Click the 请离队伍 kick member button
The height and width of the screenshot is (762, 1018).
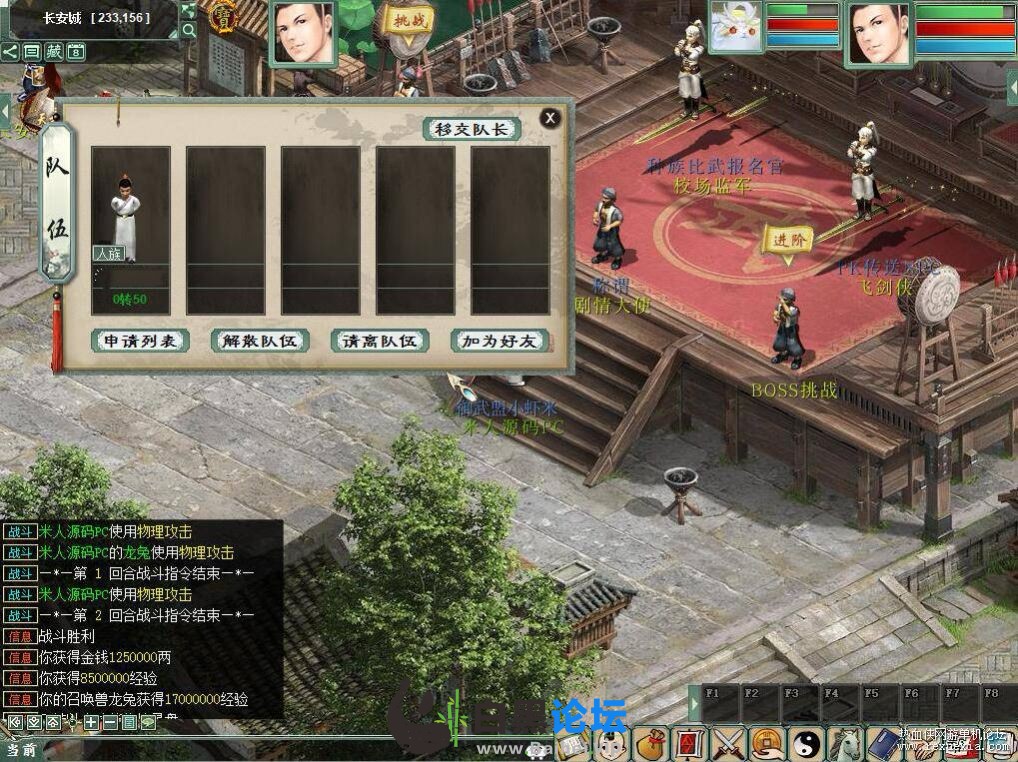[x=380, y=341]
